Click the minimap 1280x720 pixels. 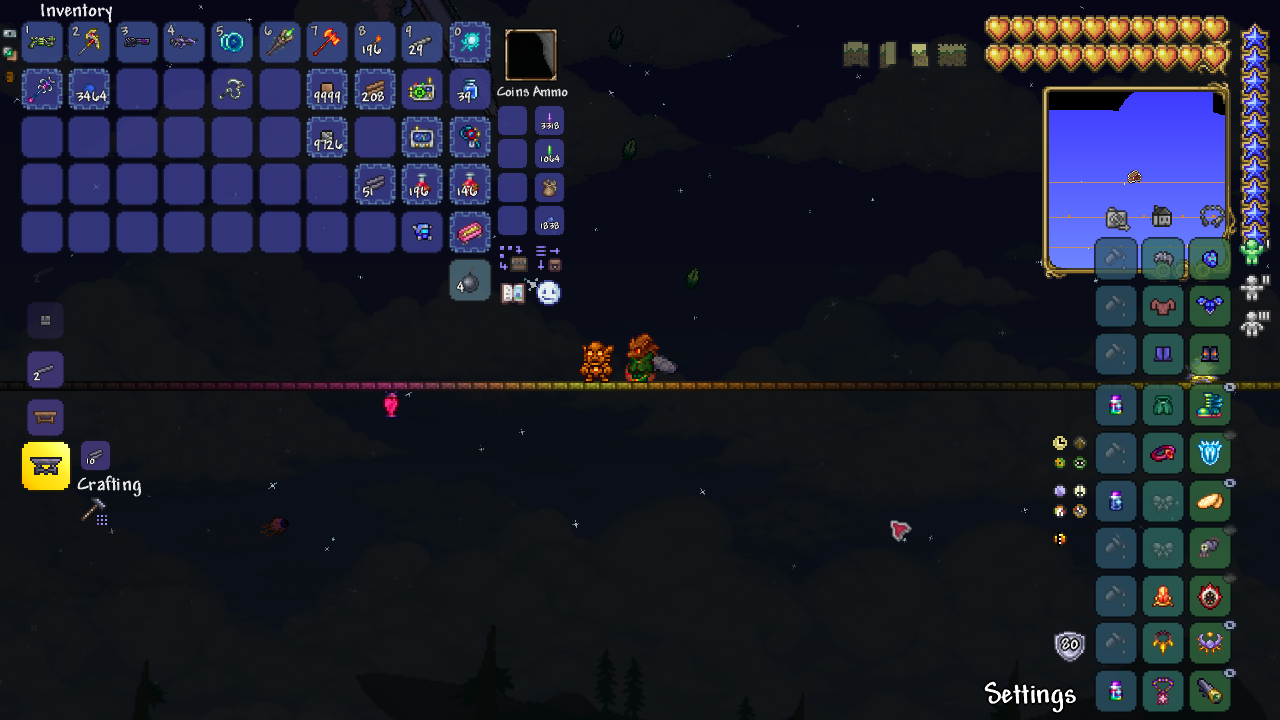pyautogui.click(x=1135, y=180)
